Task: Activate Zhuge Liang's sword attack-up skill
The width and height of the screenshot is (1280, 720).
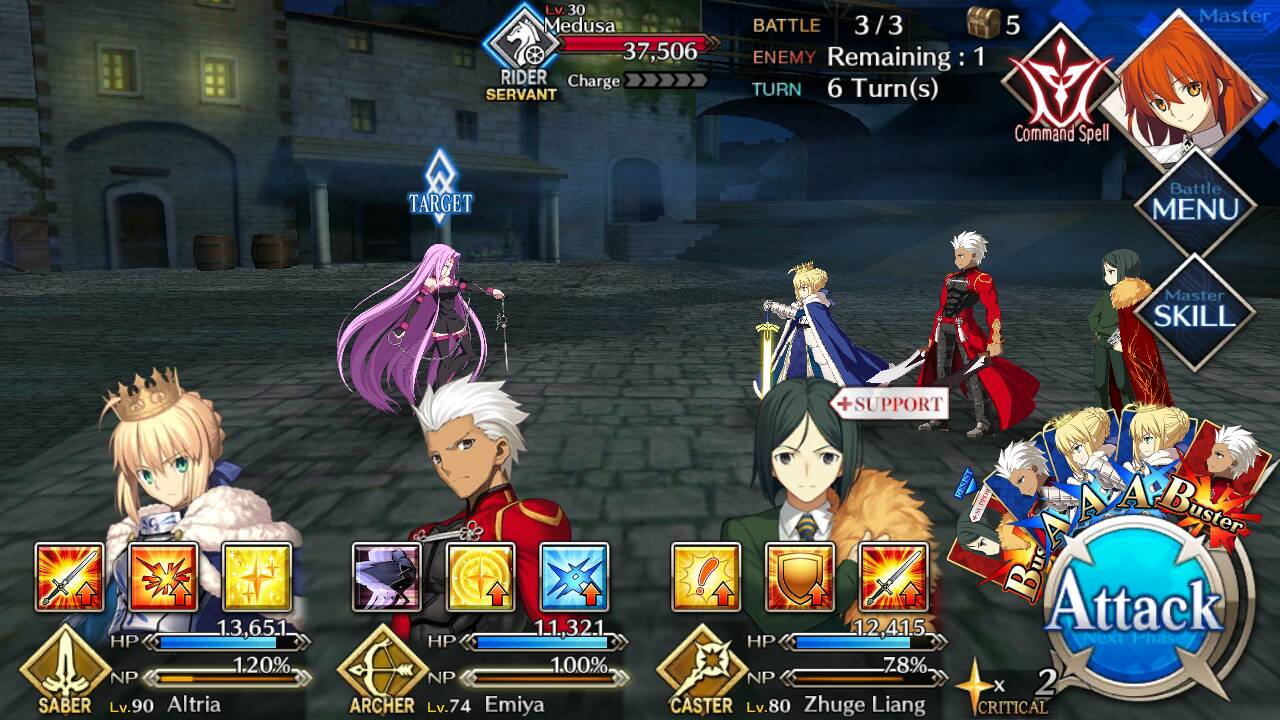Action: click(x=893, y=577)
